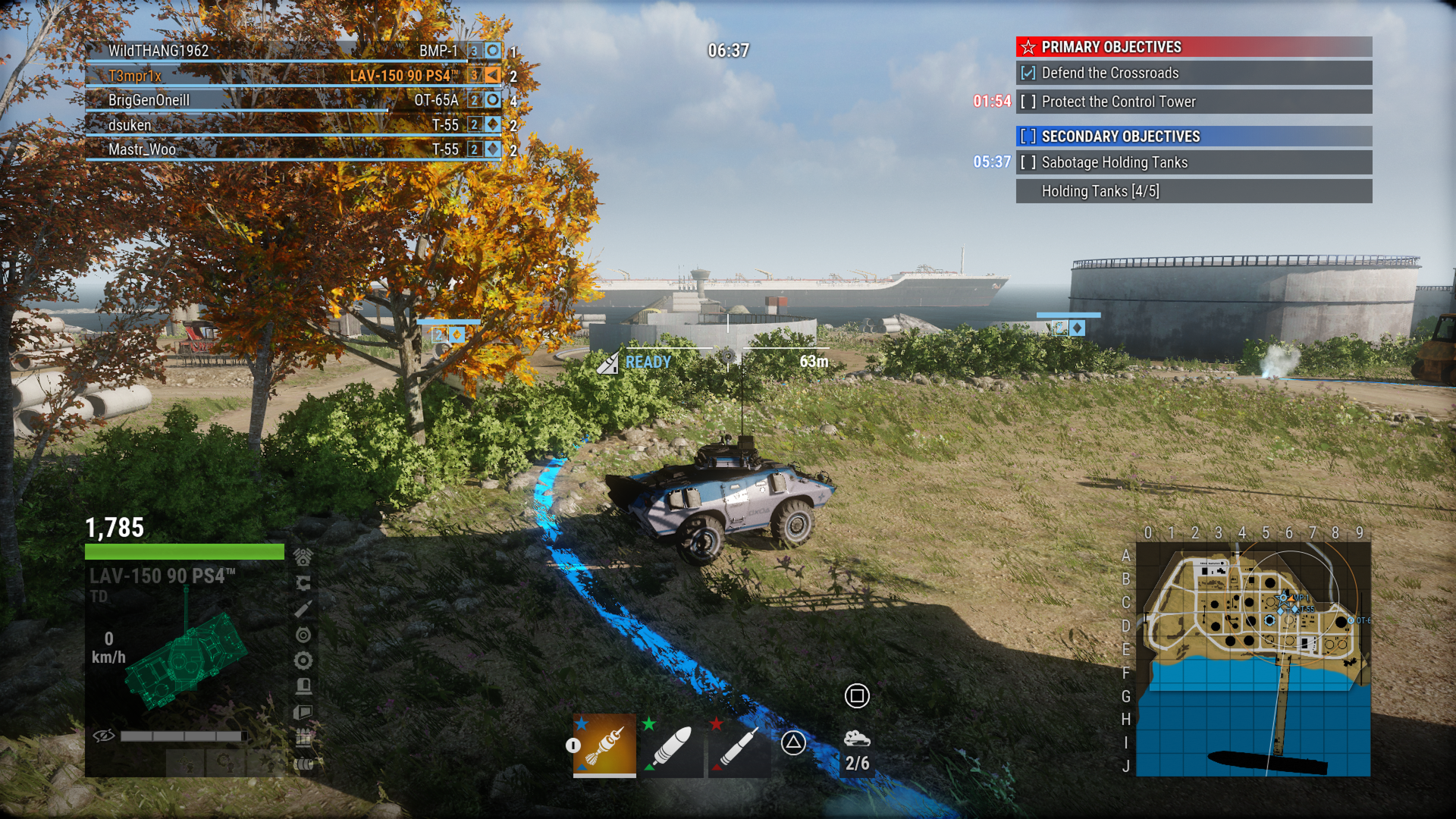The image size is (1456, 819).
Task: Click the optics module status icon
Action: (x=303, y=634)
